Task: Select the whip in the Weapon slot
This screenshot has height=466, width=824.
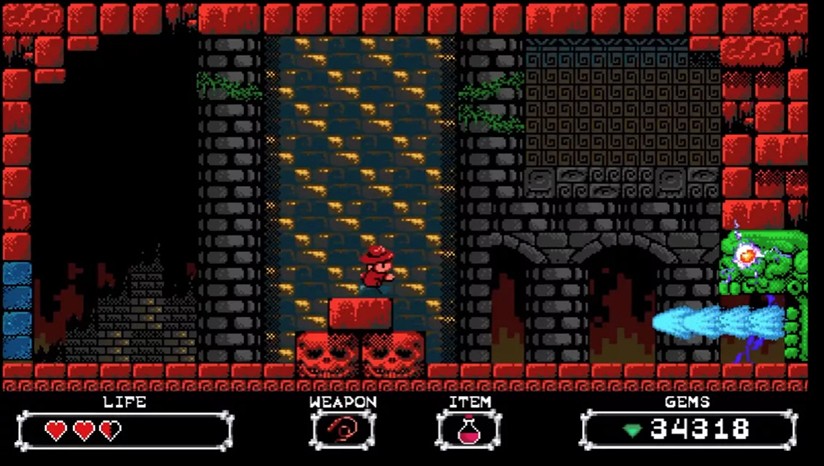Action: (342, 430)
